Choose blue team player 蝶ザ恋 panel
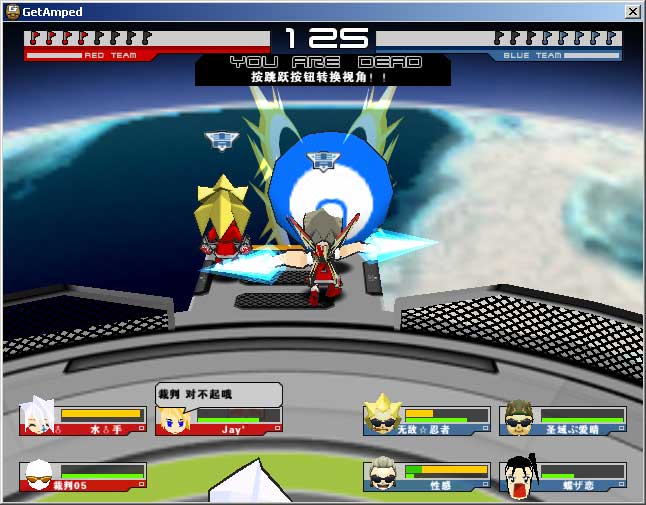The height and width of the screenshot is (505, 646). 563,477
